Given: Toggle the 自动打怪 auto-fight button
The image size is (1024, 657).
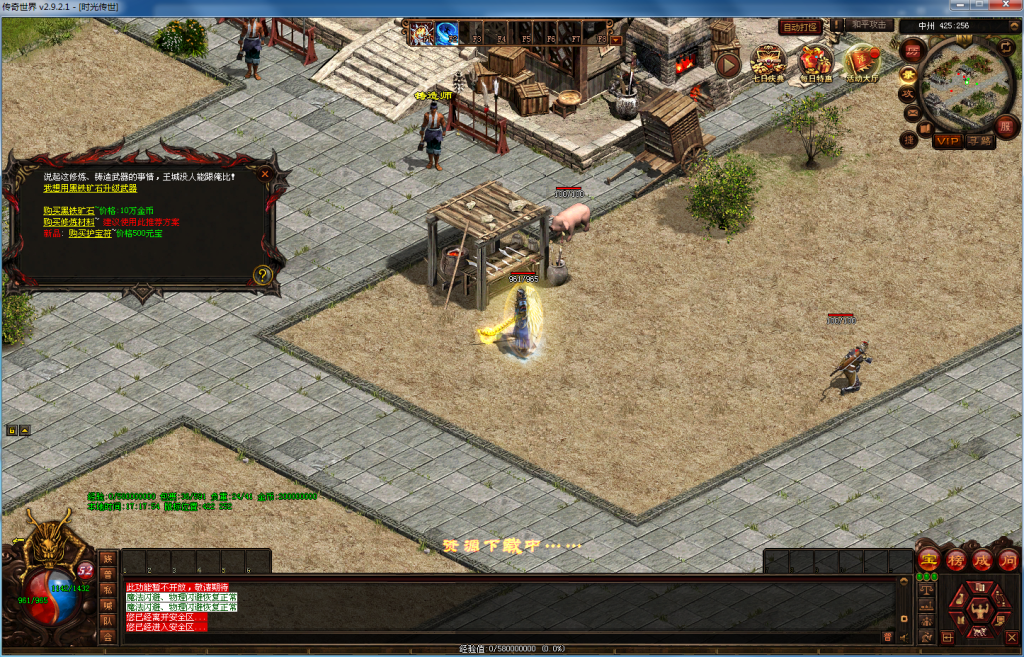Looking at the screenshot, I should coord(800,26).
